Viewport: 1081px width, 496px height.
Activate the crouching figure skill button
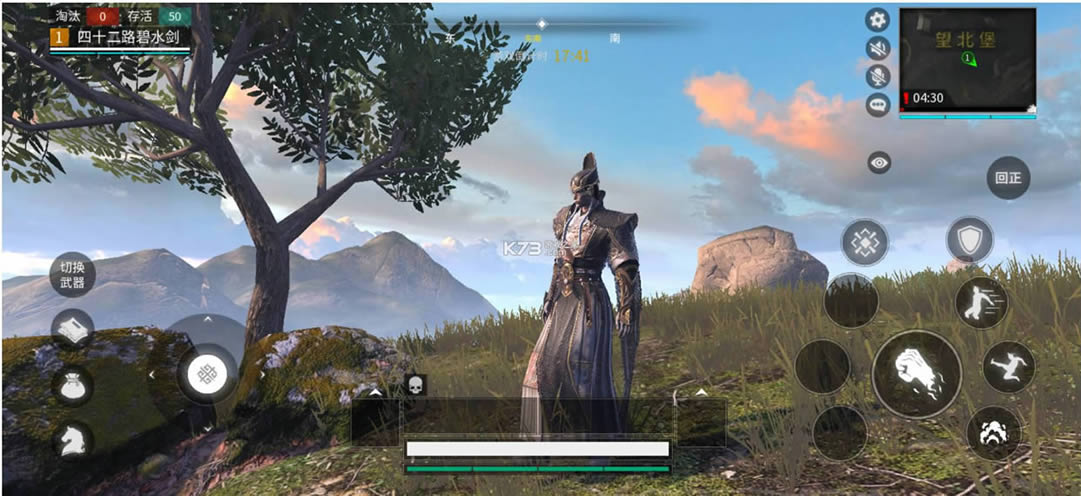(994, 432)
